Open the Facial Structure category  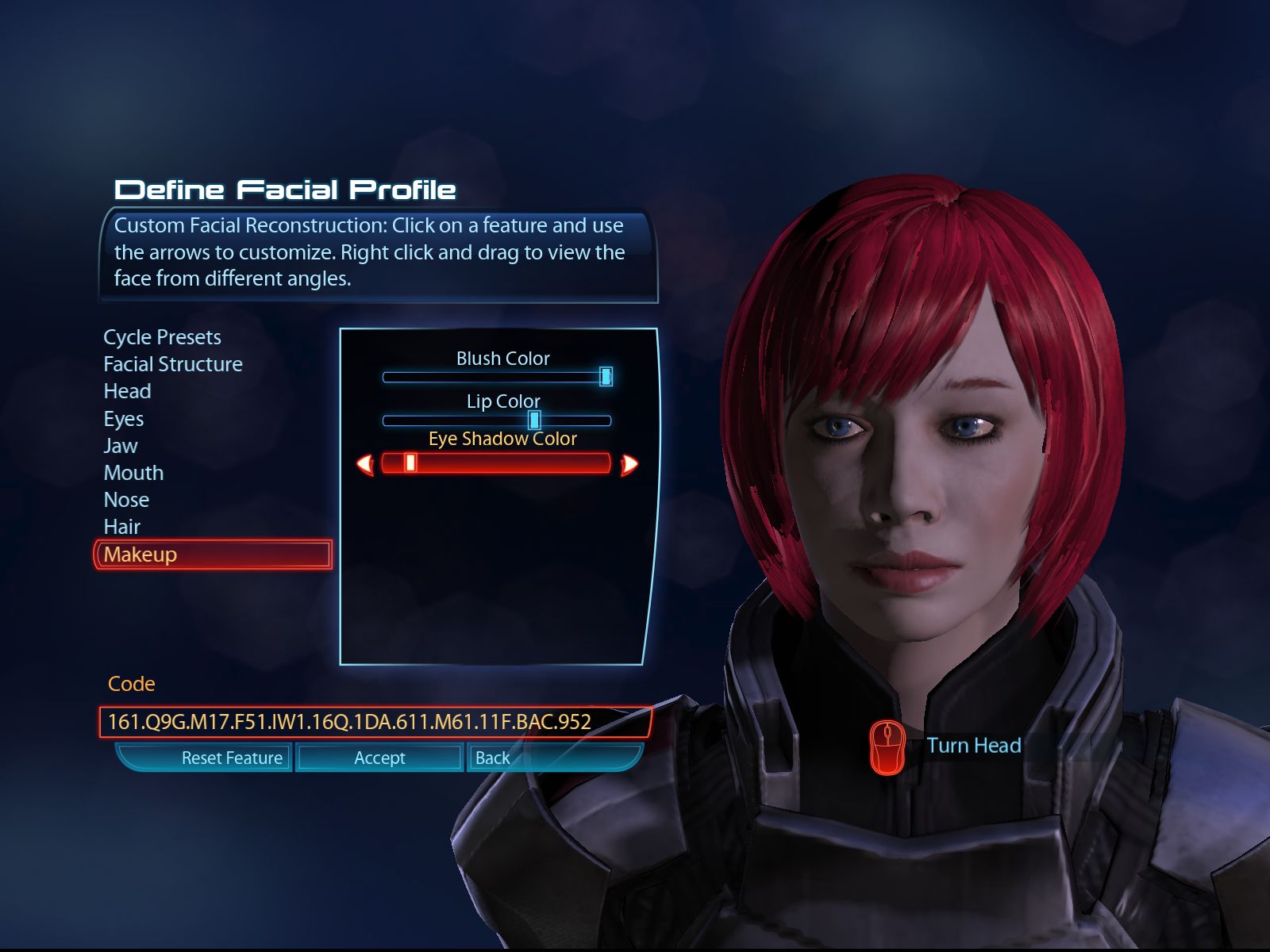(x=173, y=364)
